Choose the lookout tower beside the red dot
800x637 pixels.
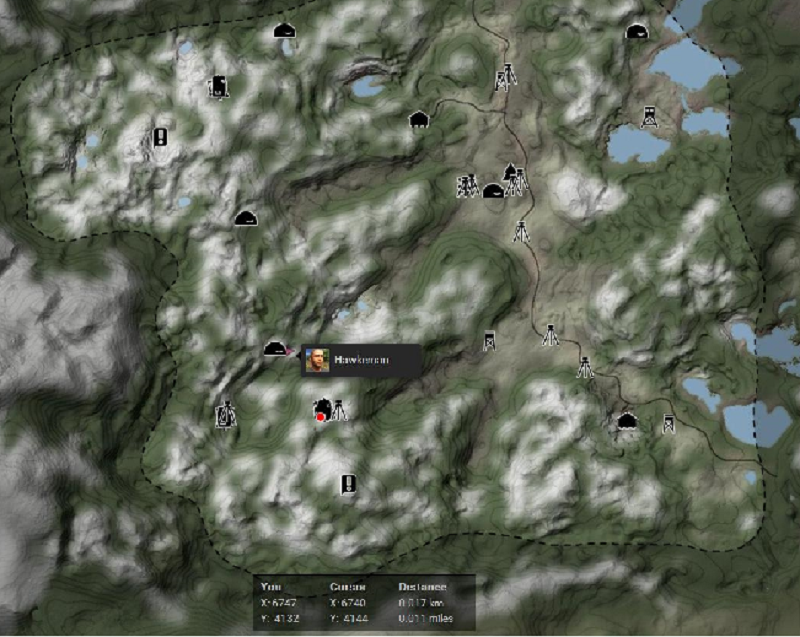340,409
